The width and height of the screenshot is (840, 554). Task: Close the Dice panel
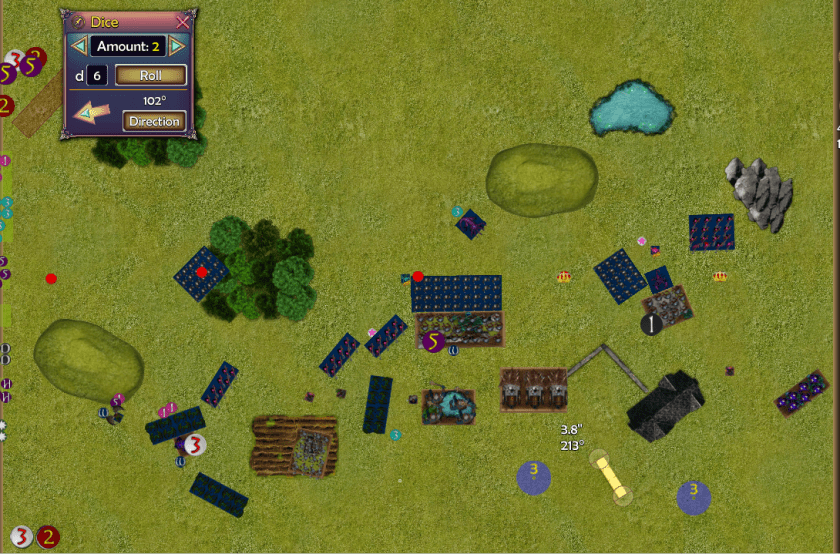click(x=182, y=22)
